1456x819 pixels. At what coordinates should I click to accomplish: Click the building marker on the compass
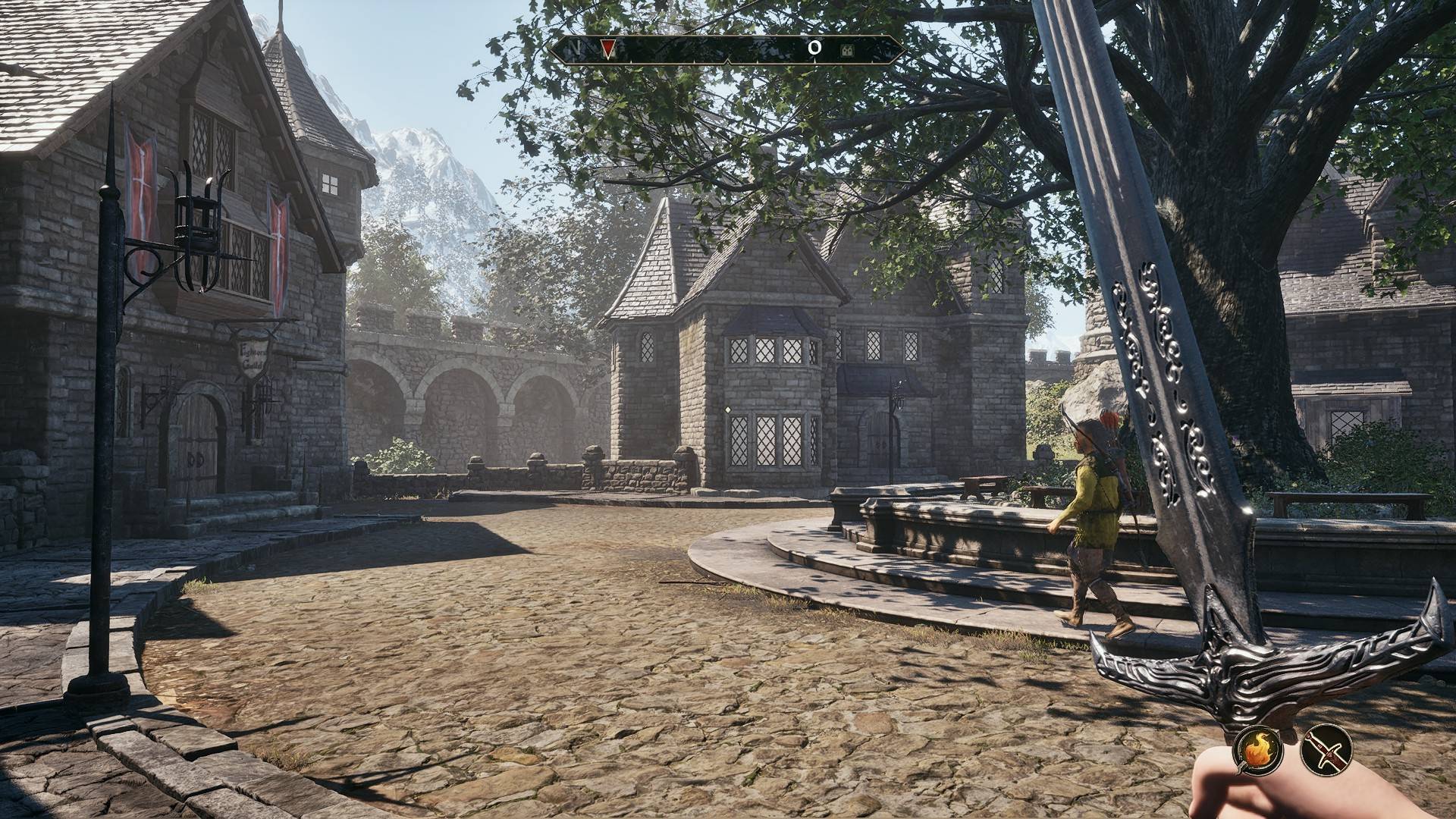[x=847, y=50]
